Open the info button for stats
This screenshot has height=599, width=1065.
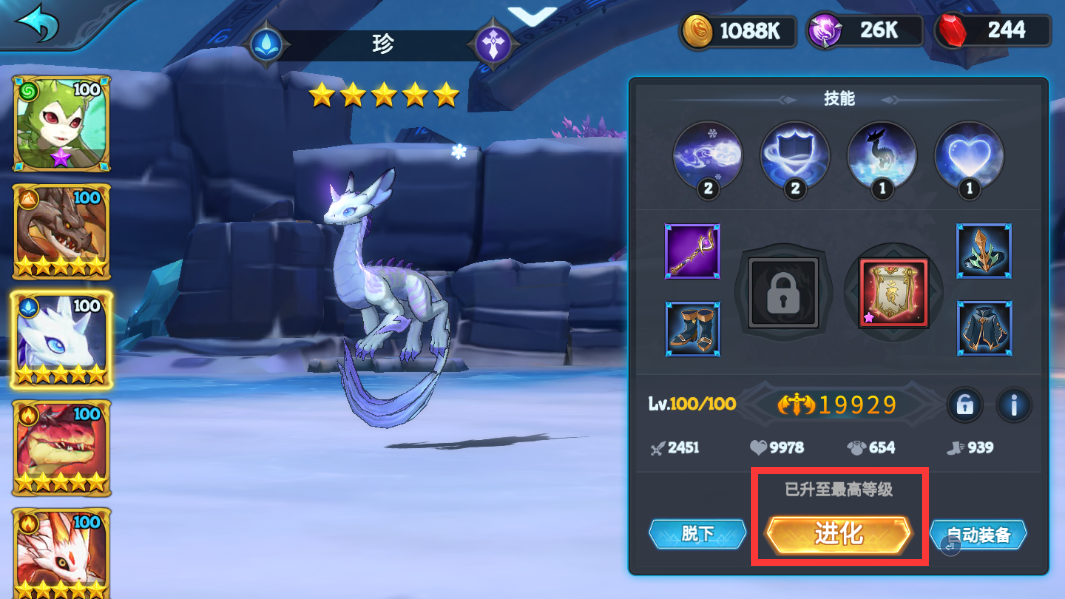coord(1014,405)
